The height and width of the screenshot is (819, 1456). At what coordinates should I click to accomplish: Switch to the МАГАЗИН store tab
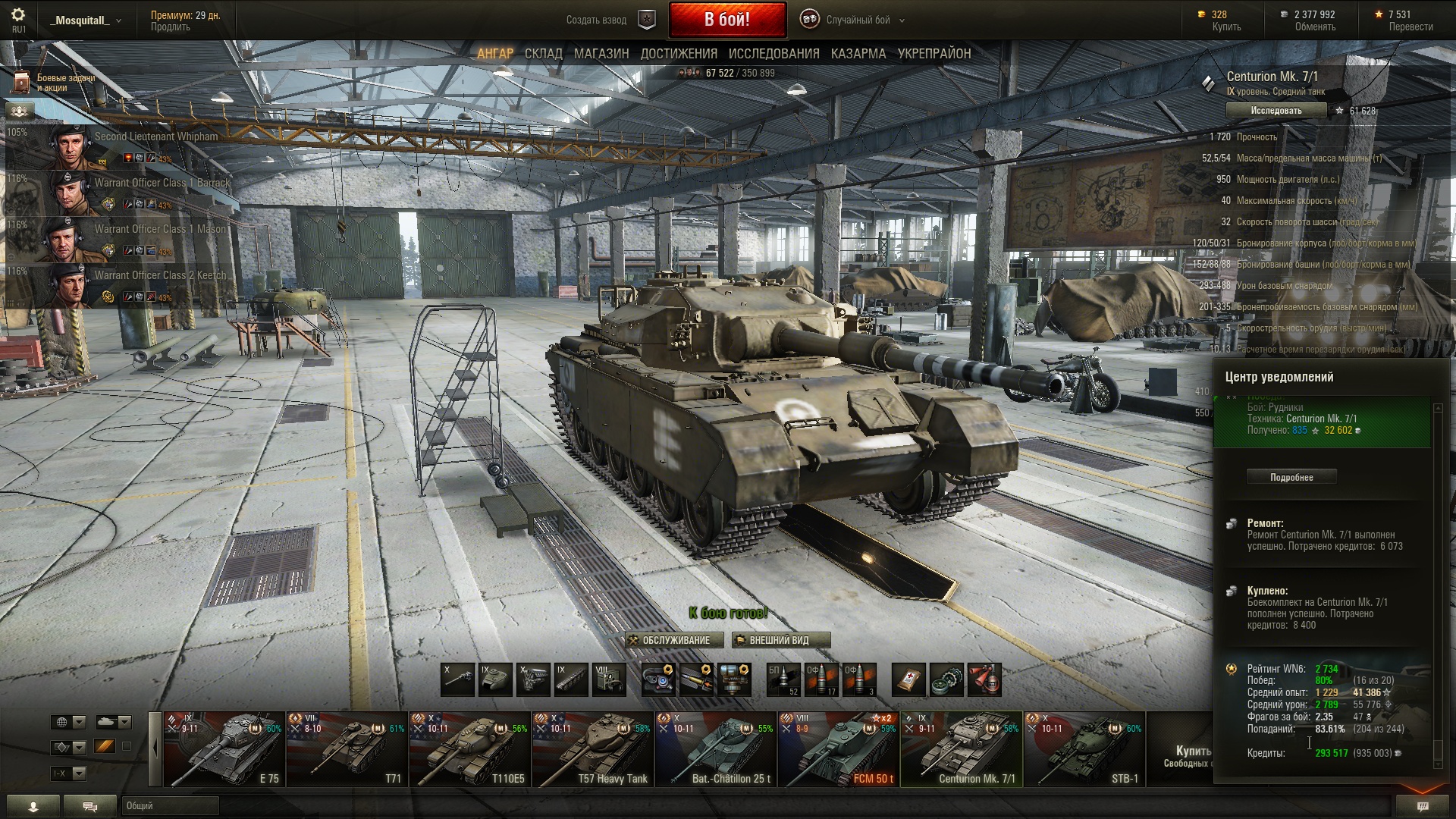click(601, 54)
